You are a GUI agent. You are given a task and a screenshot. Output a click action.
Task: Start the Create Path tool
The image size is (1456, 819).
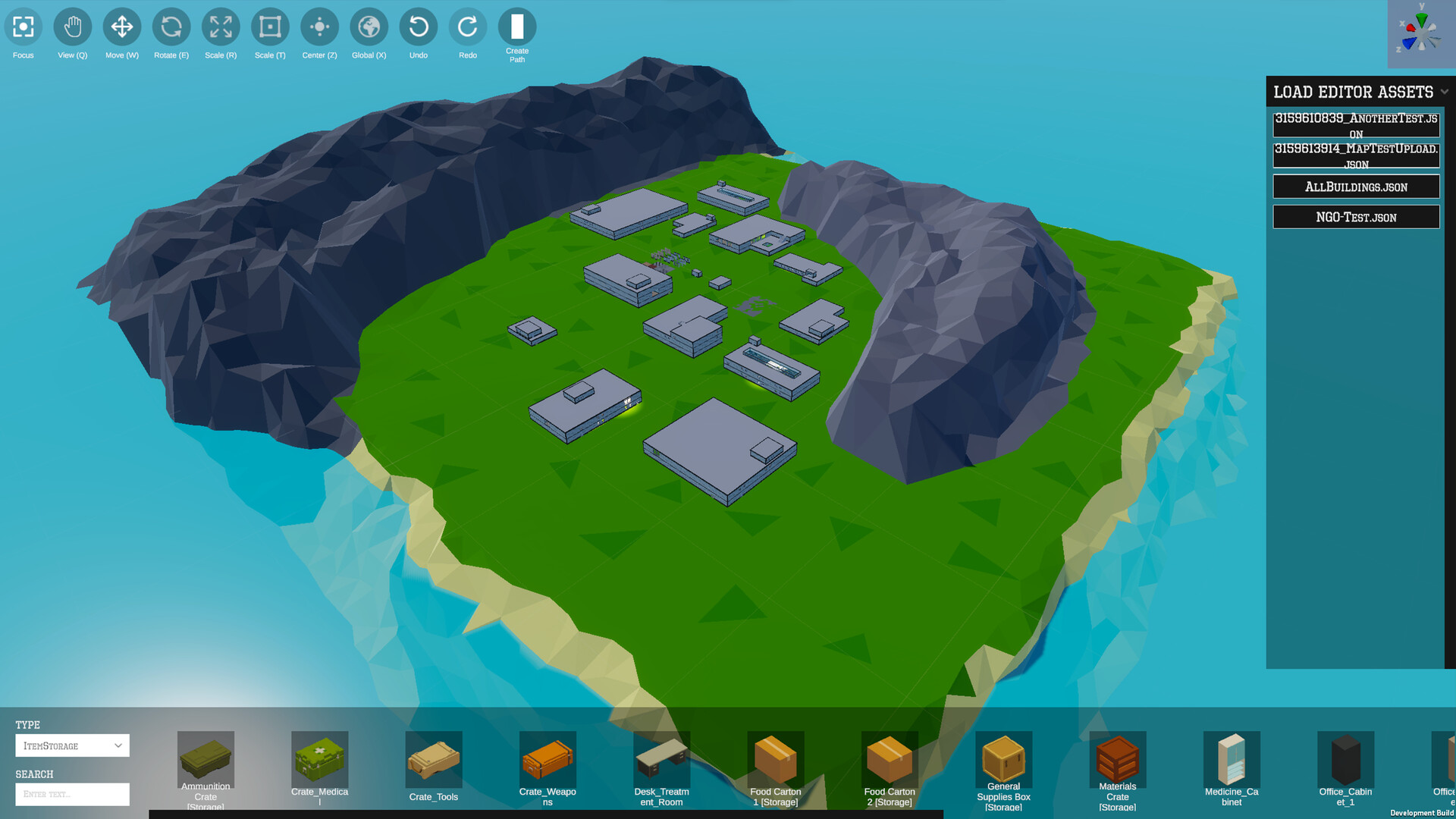coord(516,27)
